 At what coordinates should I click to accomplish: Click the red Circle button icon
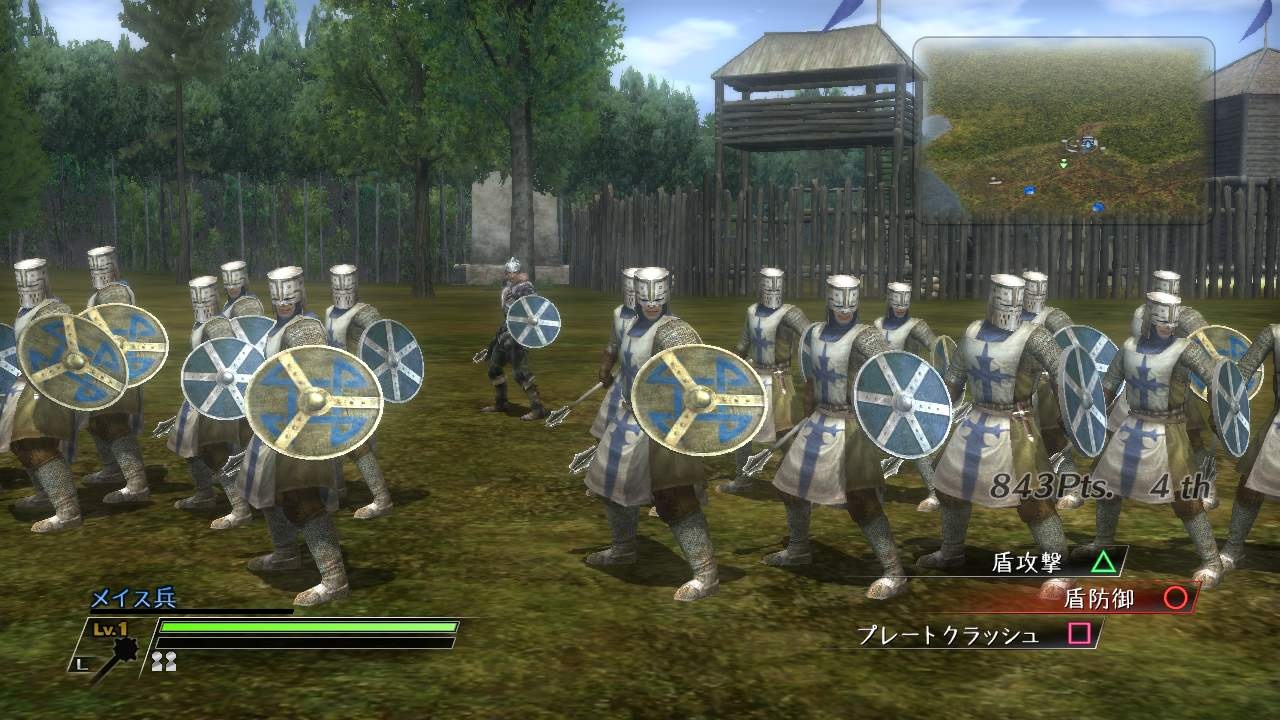point(1174,599)
